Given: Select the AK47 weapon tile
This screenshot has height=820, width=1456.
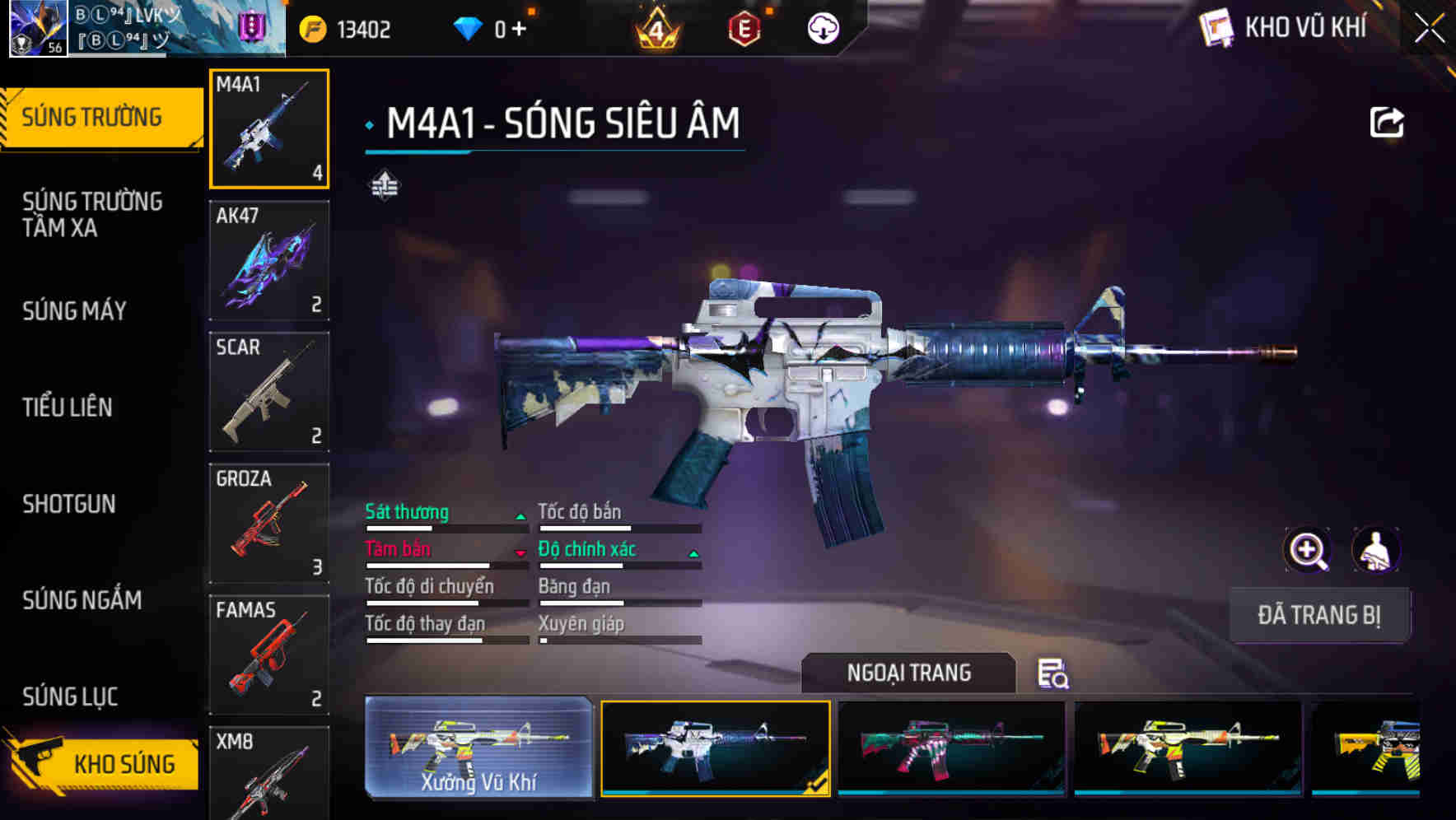Looking at the screenshot, I should [269, 260].
